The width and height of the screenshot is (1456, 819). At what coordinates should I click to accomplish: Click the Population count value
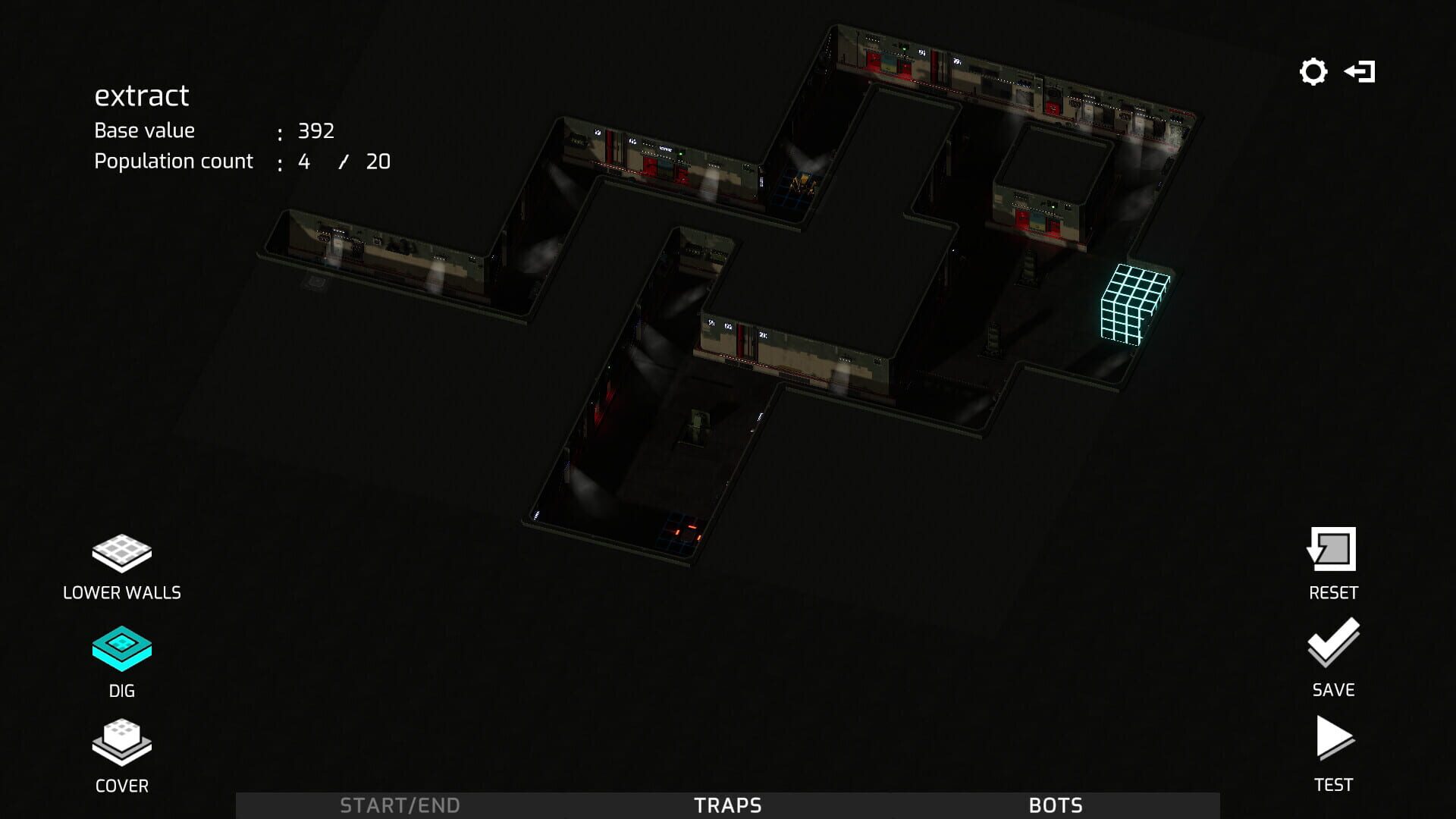pos(344,161)
